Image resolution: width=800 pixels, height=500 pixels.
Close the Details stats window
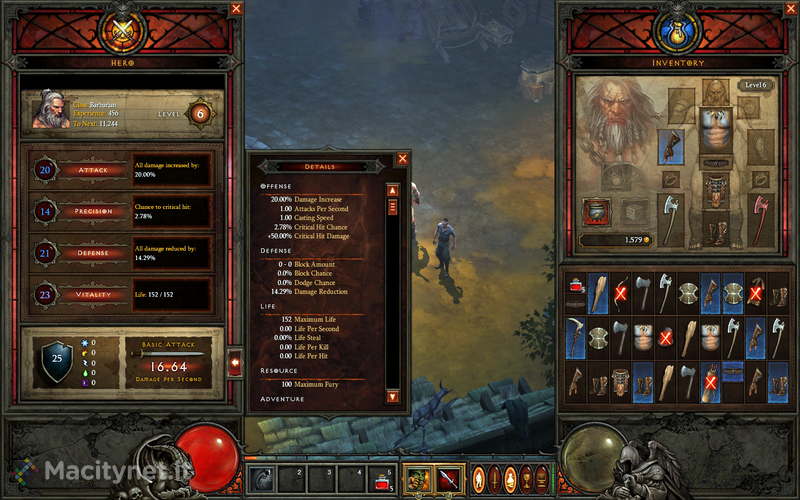(403, 158)
